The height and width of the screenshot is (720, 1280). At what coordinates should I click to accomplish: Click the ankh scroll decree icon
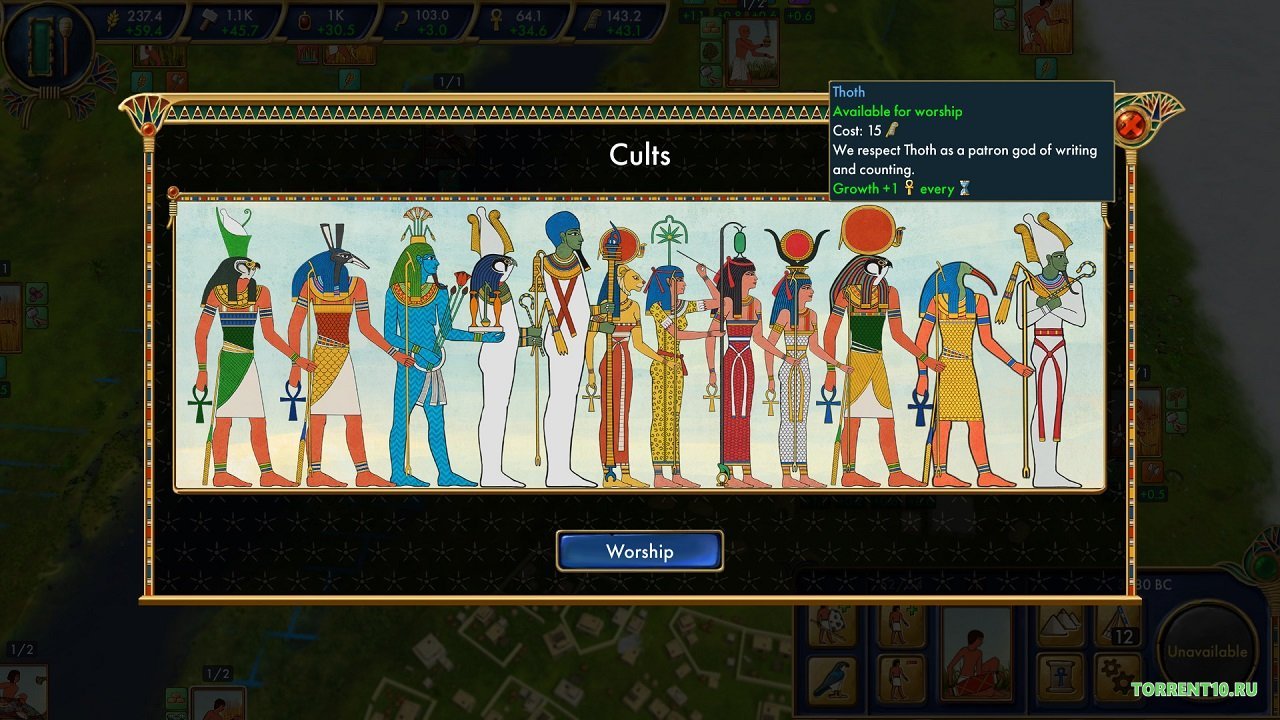click(1060, 672)
